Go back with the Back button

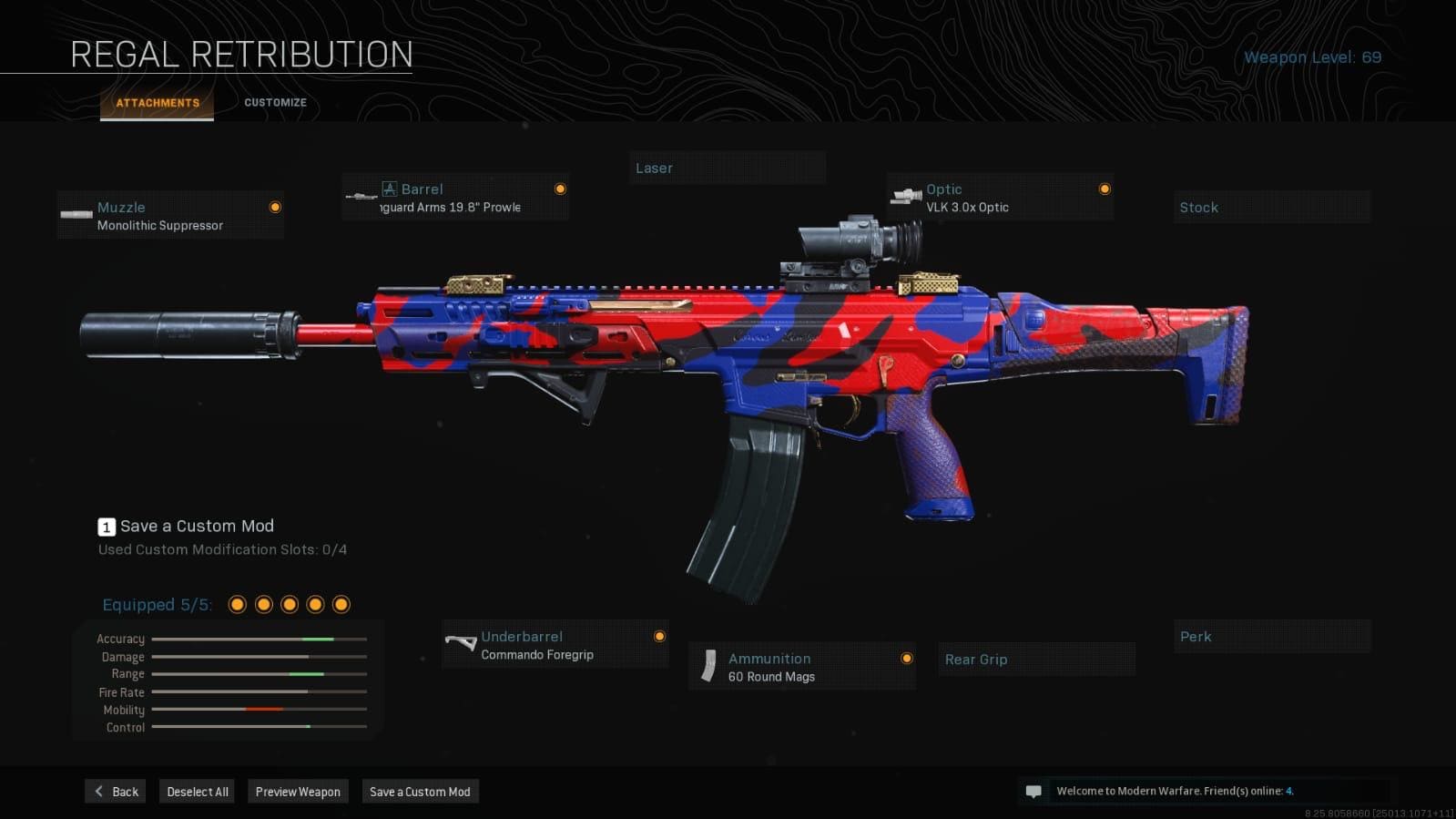point(116,792)
